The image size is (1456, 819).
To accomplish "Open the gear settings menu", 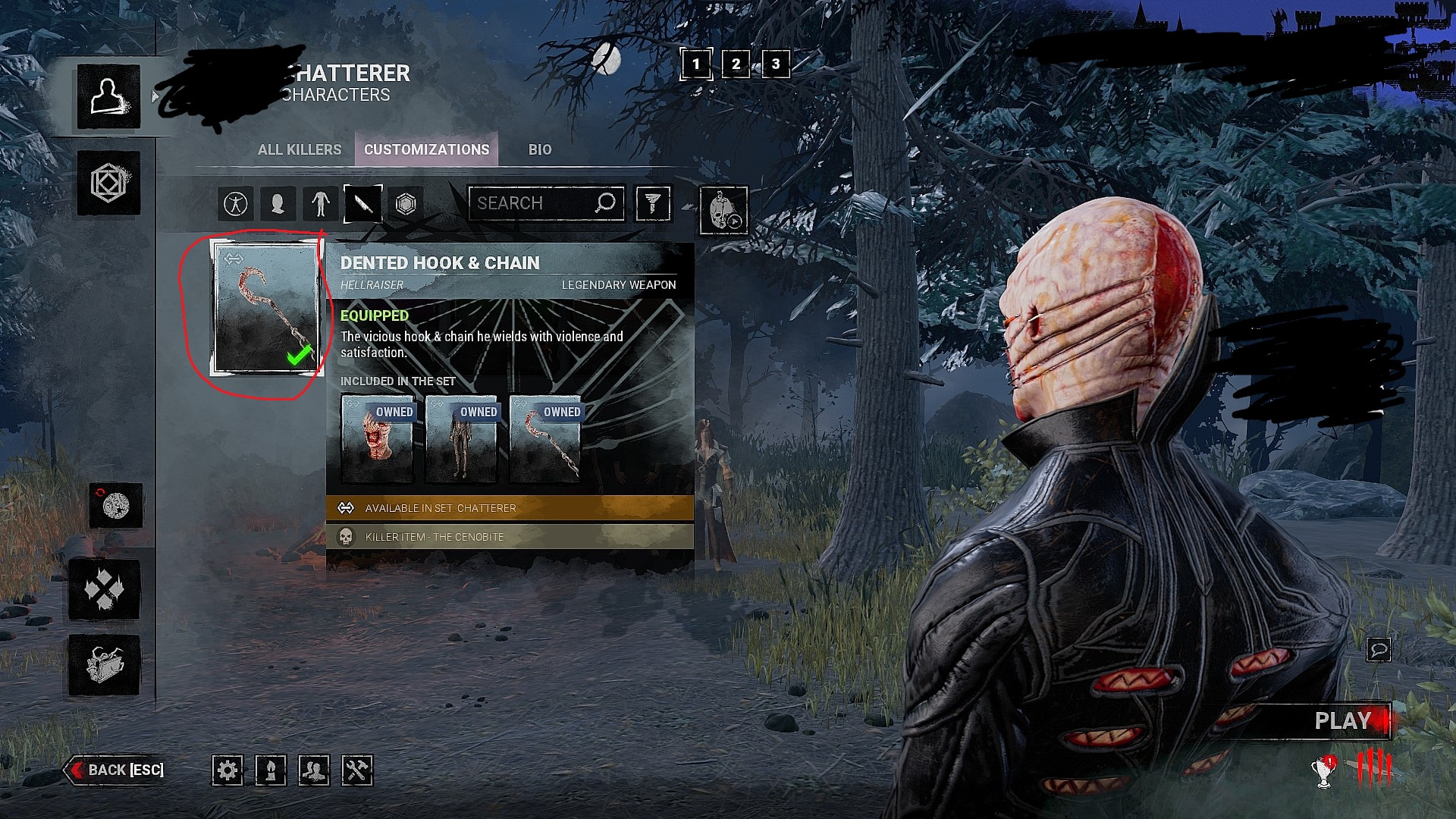I will [227, 770].
